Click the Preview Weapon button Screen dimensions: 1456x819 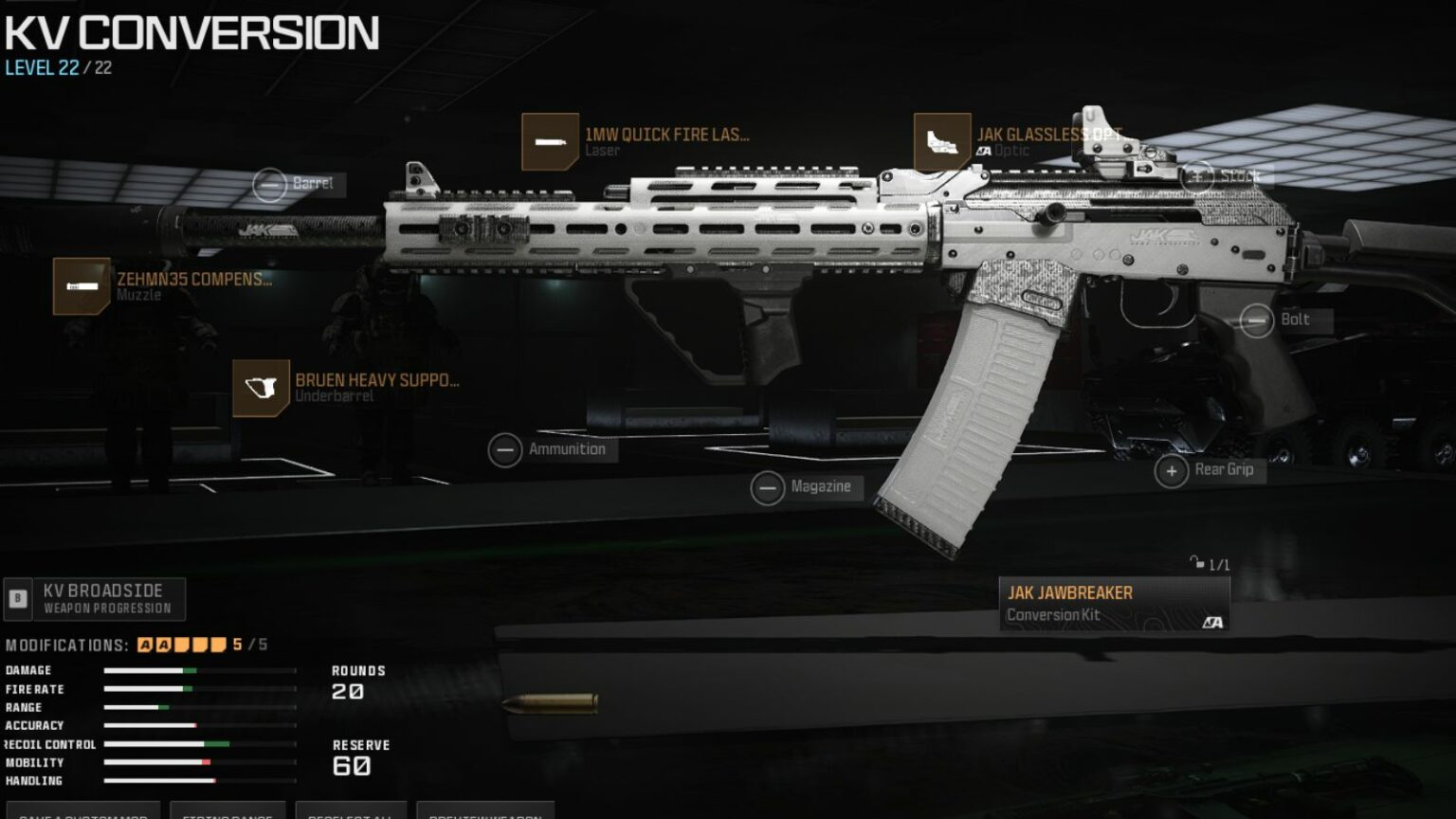[488, 813]
